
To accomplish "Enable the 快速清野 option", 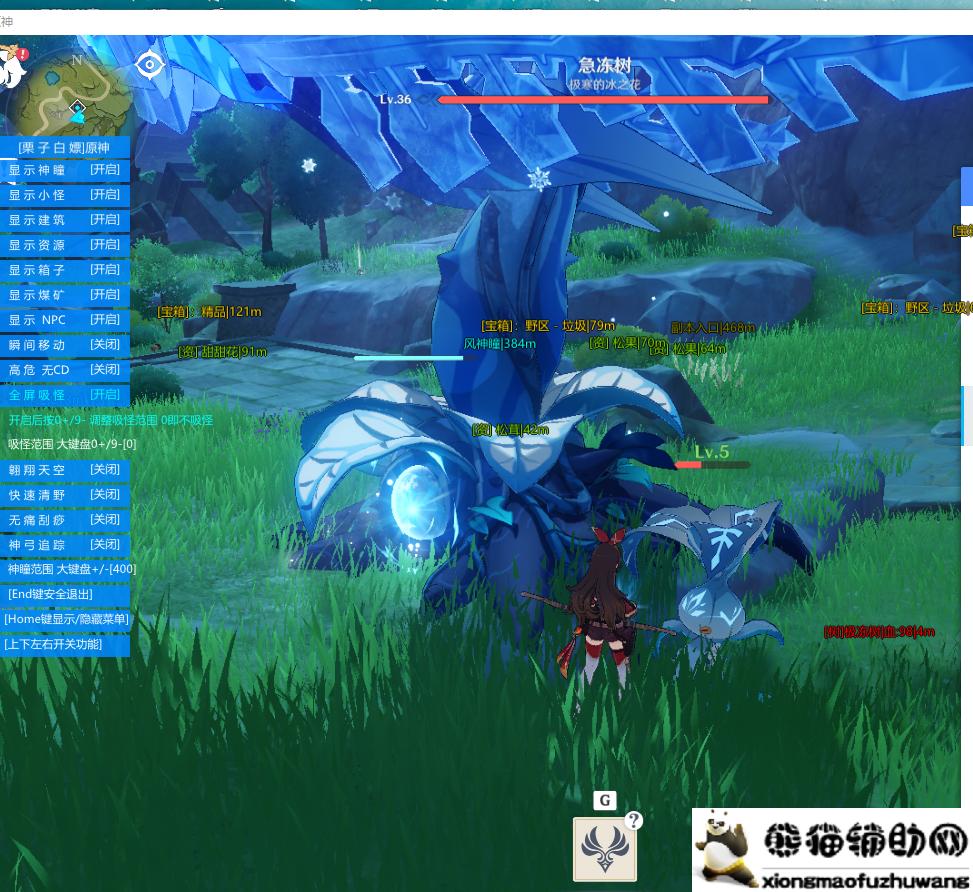I will coord(65,495).
